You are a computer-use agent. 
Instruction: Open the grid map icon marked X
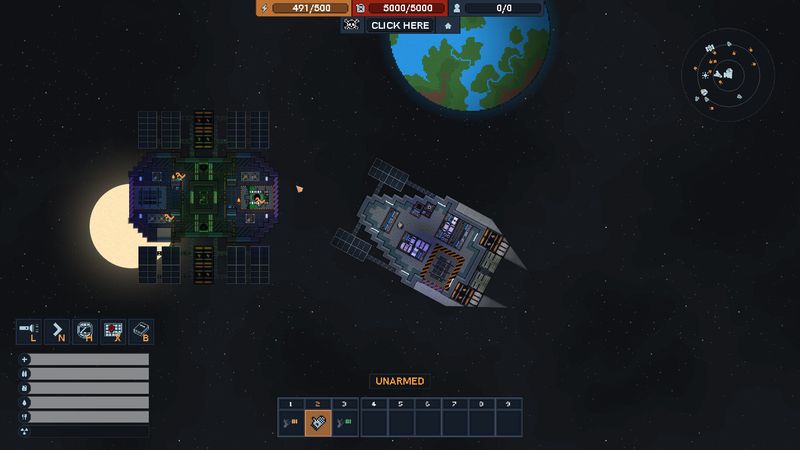[x=113, y=332]
